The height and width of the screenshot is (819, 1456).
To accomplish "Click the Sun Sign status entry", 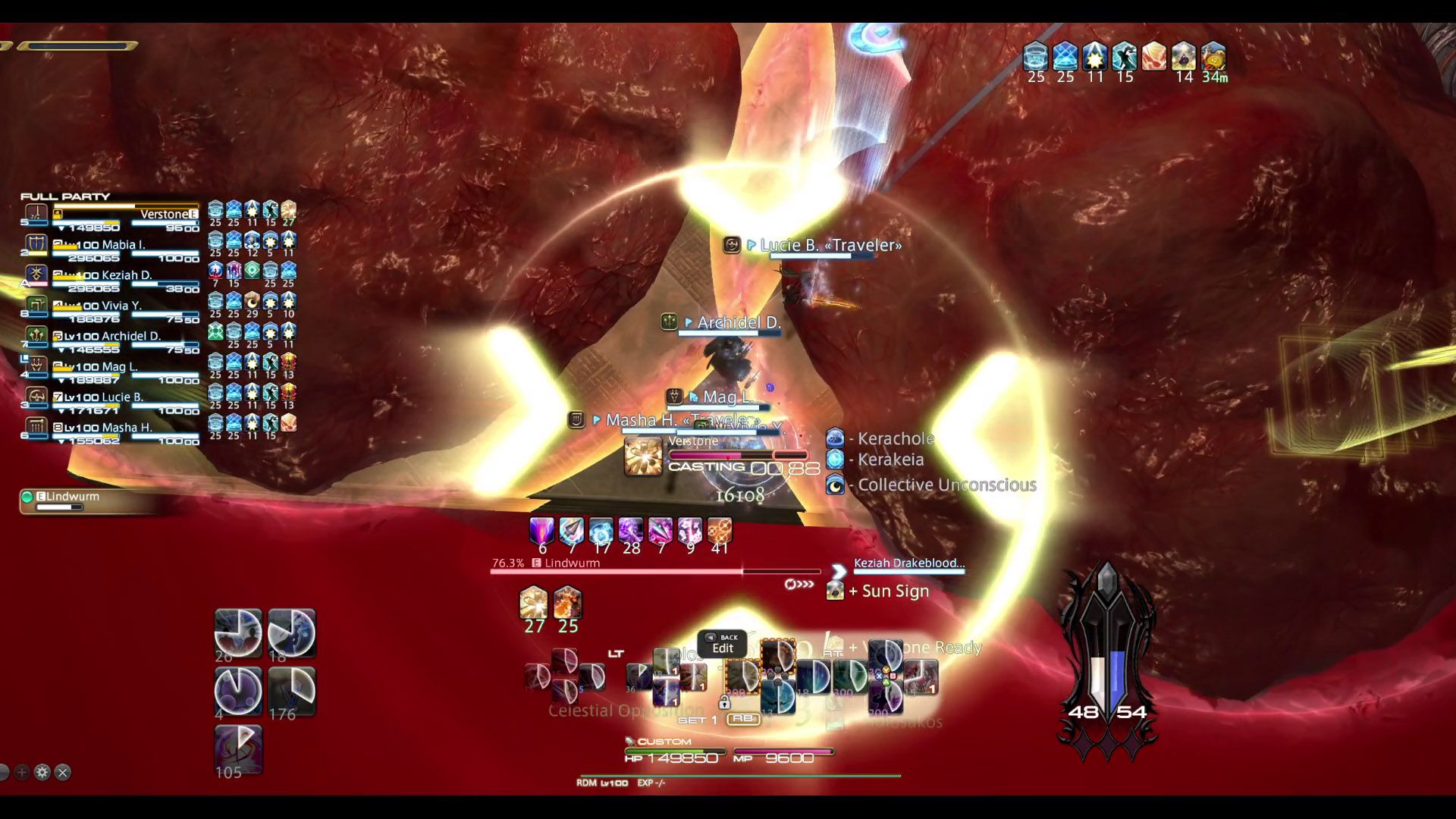I will point(887,591).
